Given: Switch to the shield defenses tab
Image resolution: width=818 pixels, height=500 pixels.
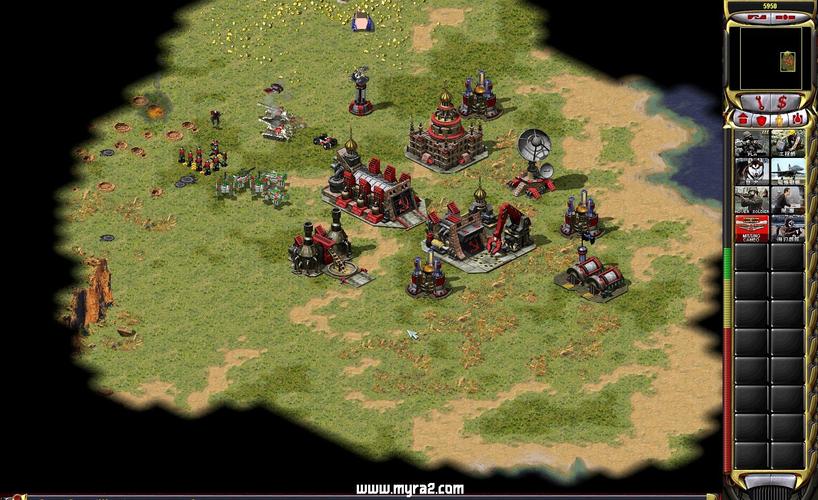Looking at the screenshot, I should click(x=759, y=119).
